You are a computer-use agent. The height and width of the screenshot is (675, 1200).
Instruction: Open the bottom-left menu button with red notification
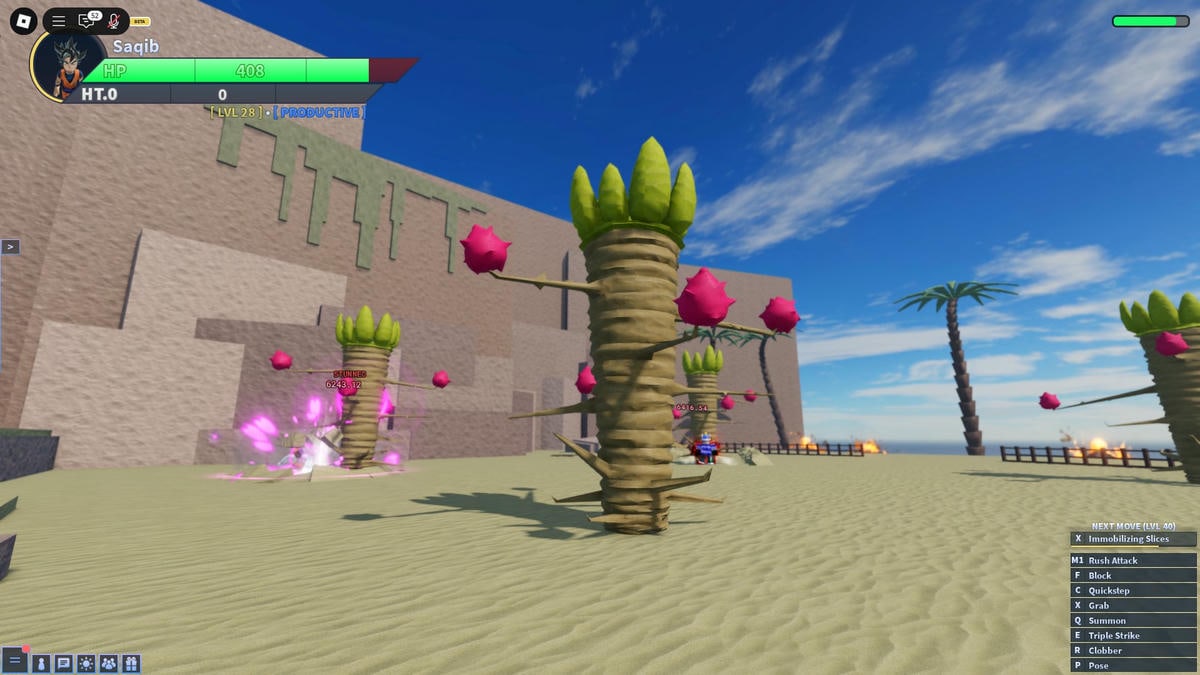pyautogui.click(x=15, y=661)
